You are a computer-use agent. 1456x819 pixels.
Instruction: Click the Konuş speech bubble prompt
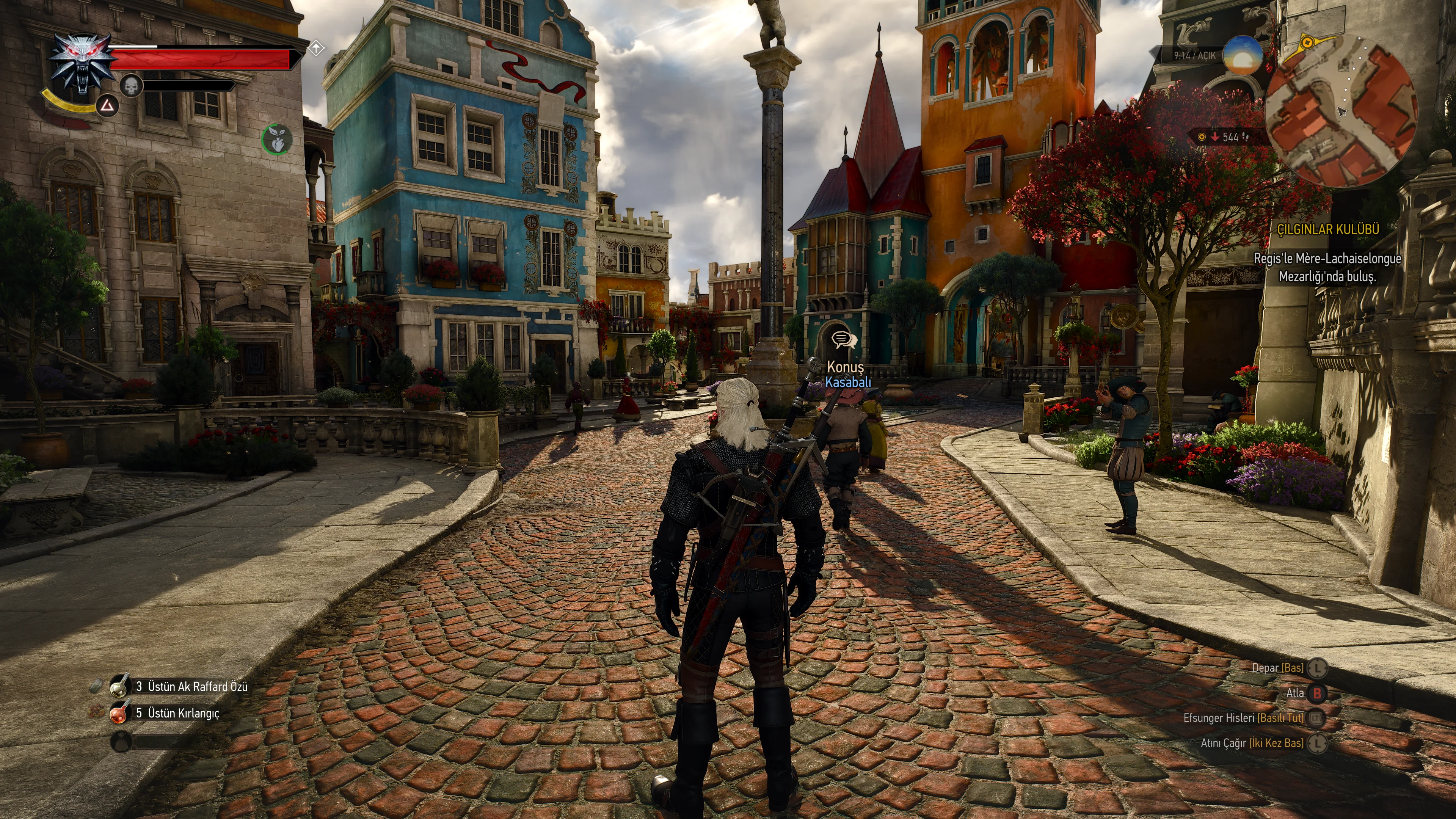tap(843, 340)
